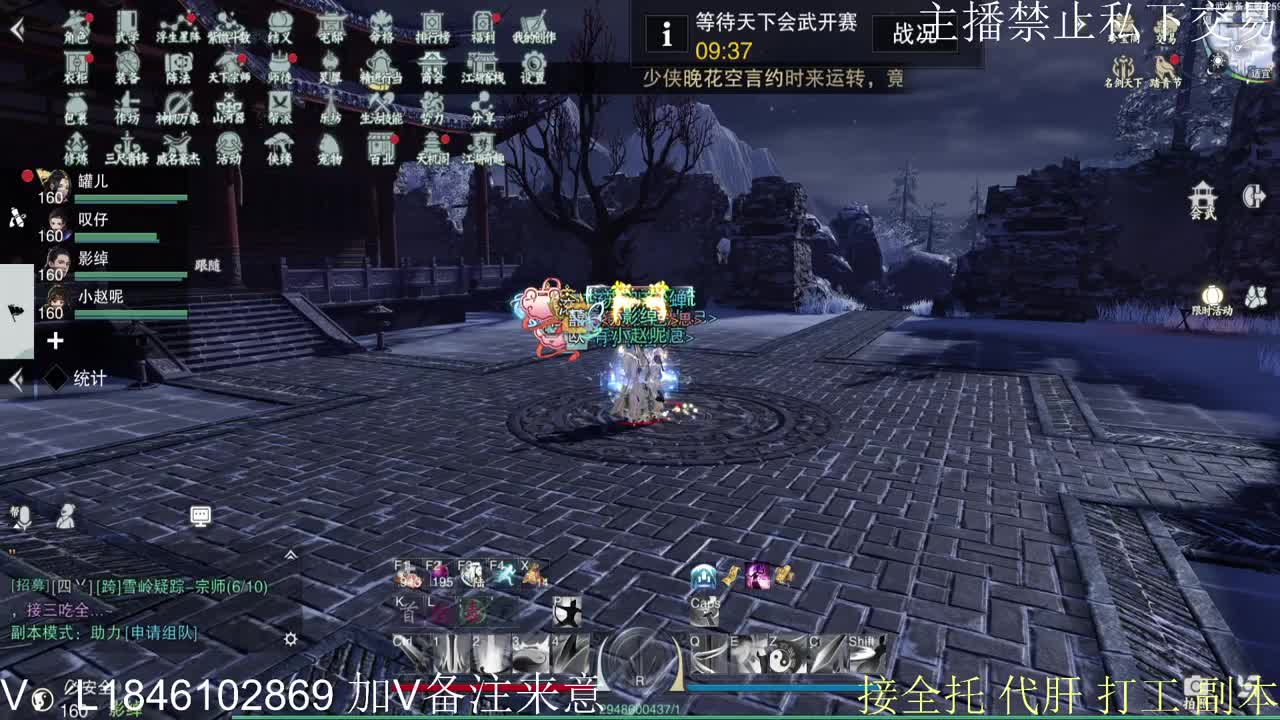Open the 会武 tournament icon on the right

point(1201,198)
